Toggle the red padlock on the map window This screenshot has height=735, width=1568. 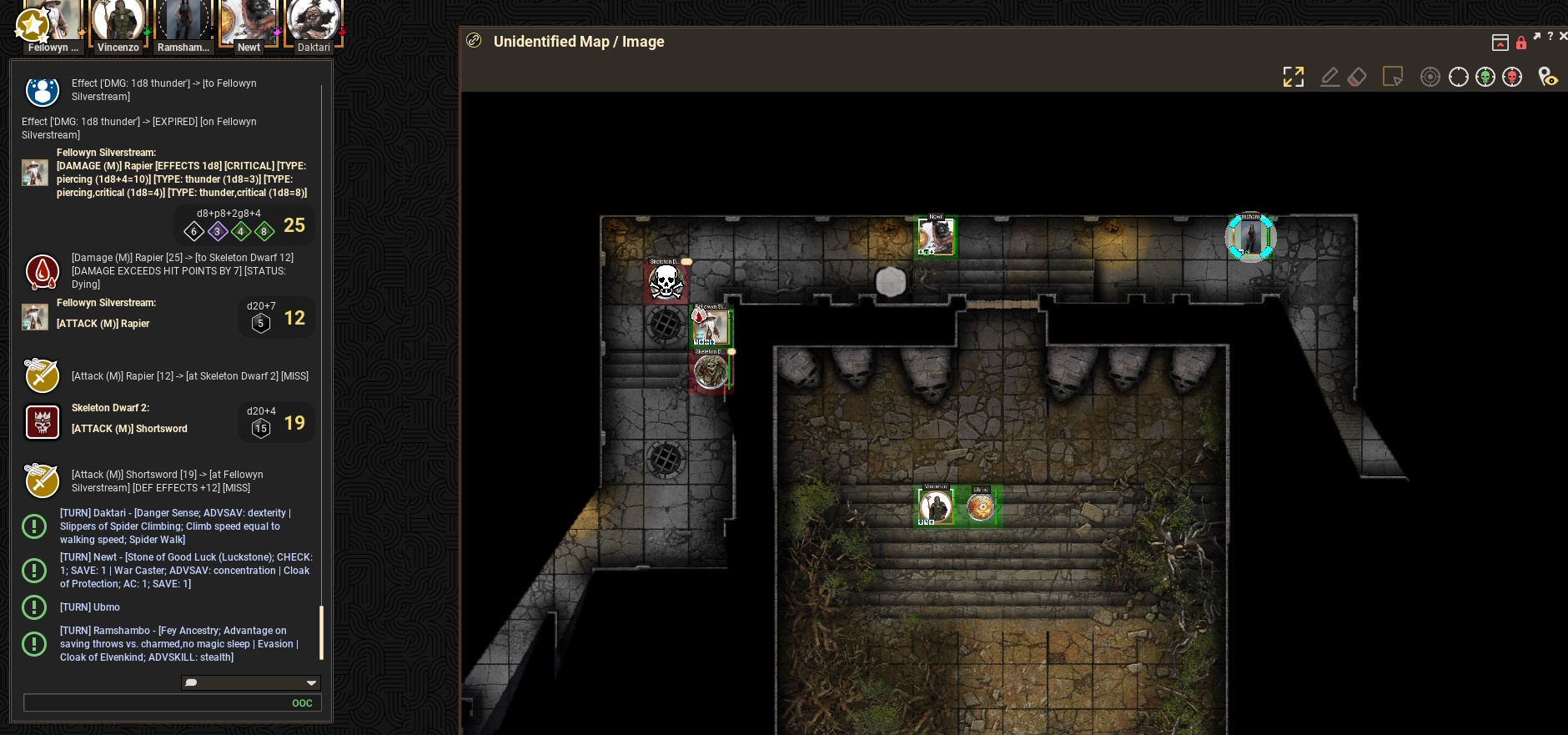click(x=1521, y=43)
